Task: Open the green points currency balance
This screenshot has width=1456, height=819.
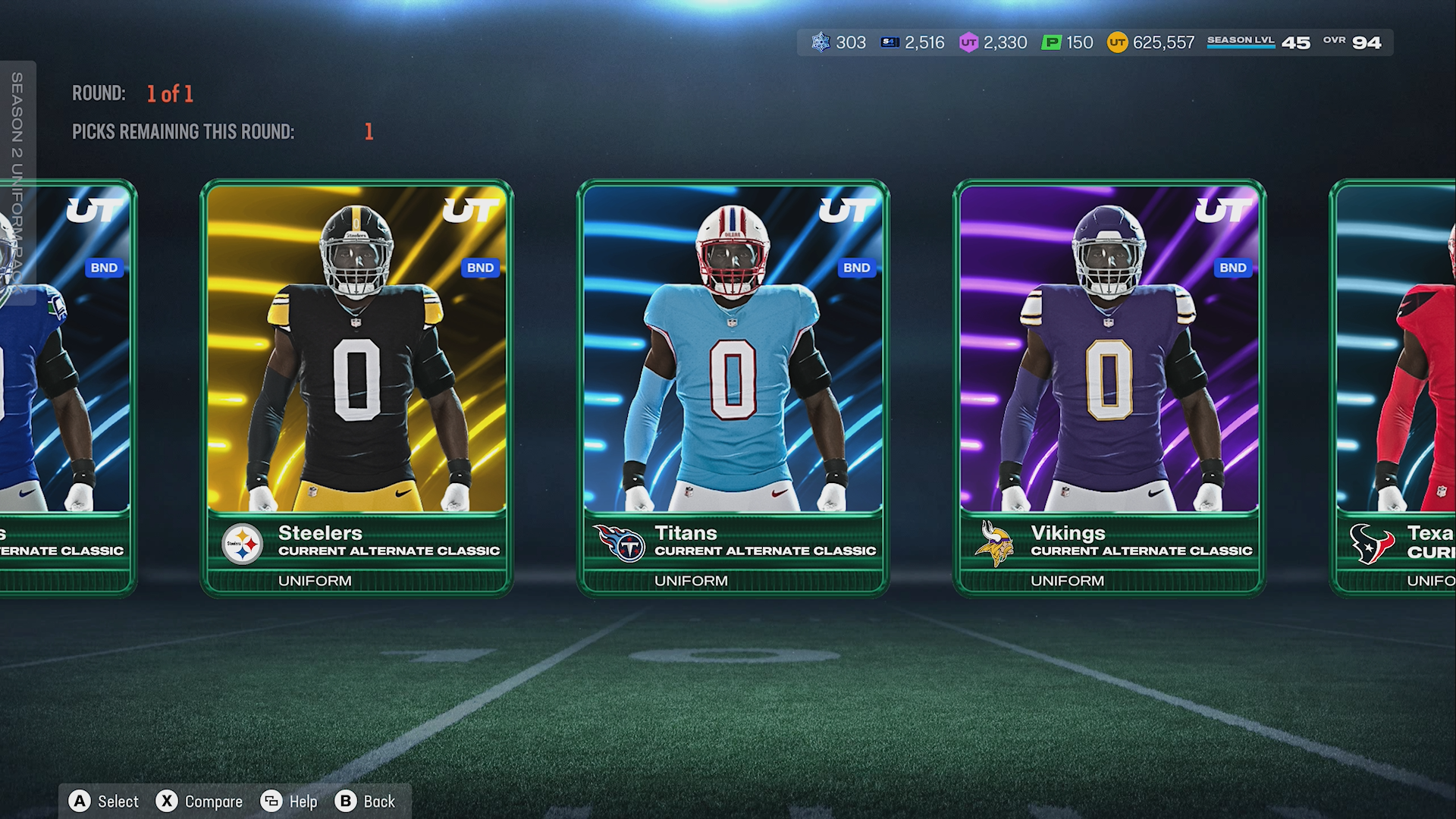Action: pos(1068,42)
